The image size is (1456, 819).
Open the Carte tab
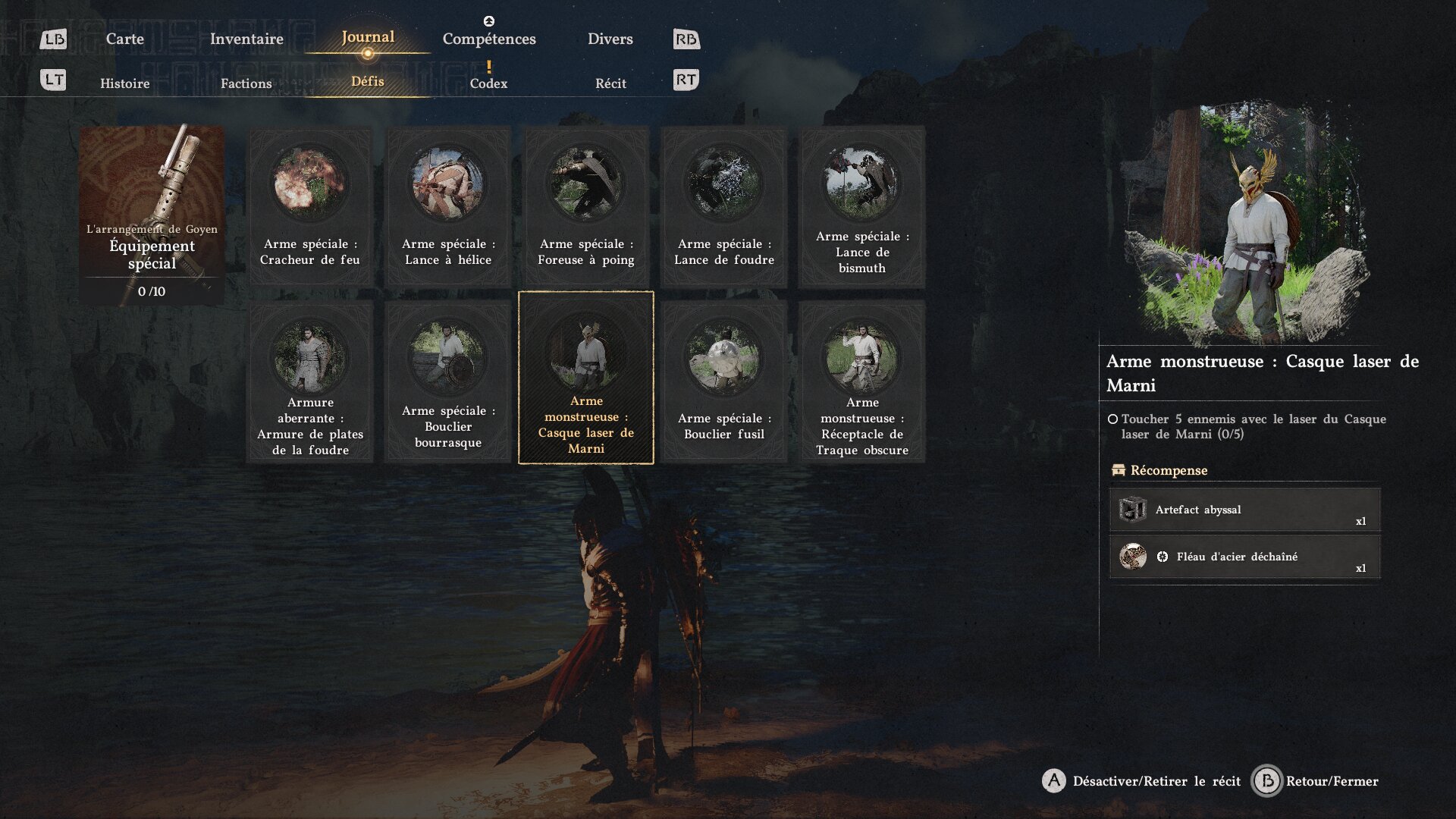coord(124,39)
